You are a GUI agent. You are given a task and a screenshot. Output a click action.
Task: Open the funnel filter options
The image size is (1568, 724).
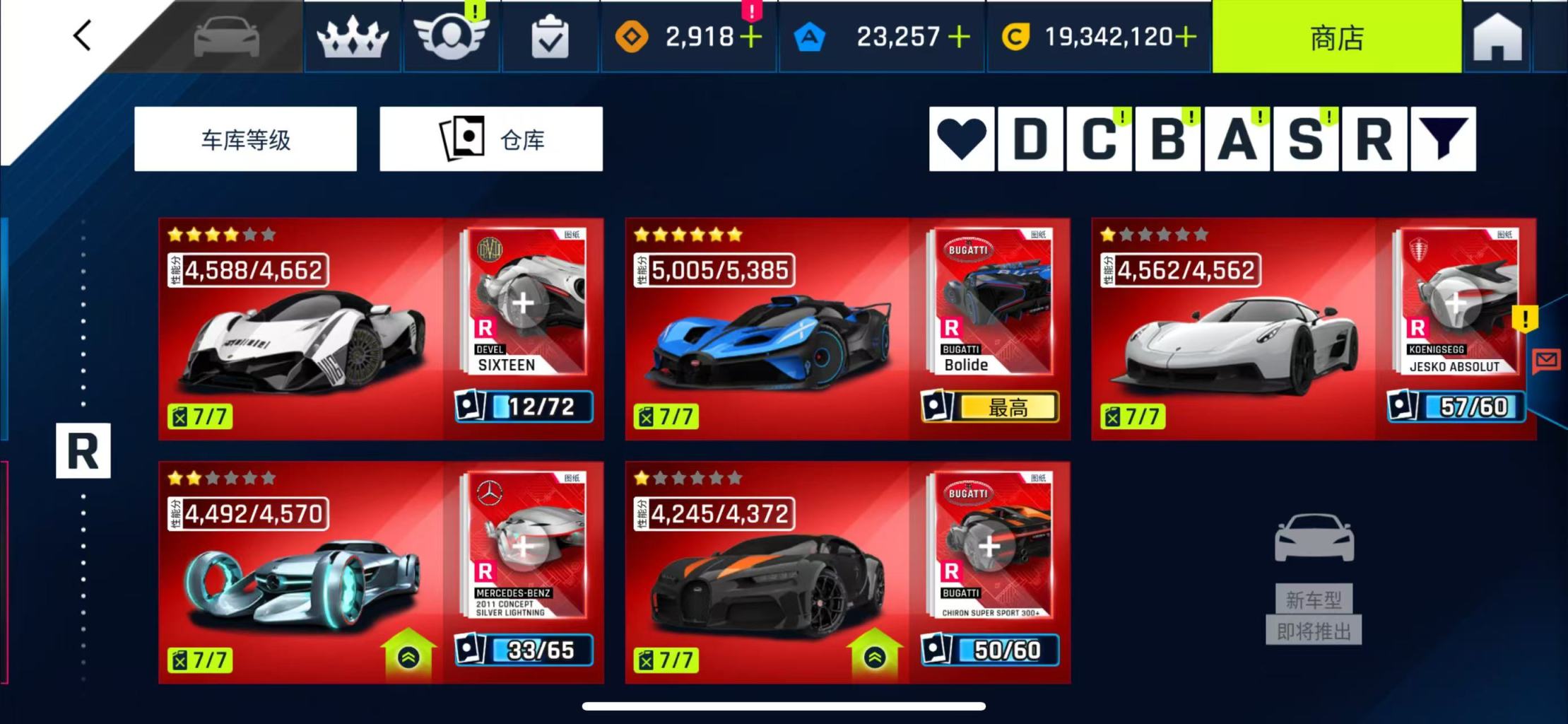click(x=1443, y=139)
